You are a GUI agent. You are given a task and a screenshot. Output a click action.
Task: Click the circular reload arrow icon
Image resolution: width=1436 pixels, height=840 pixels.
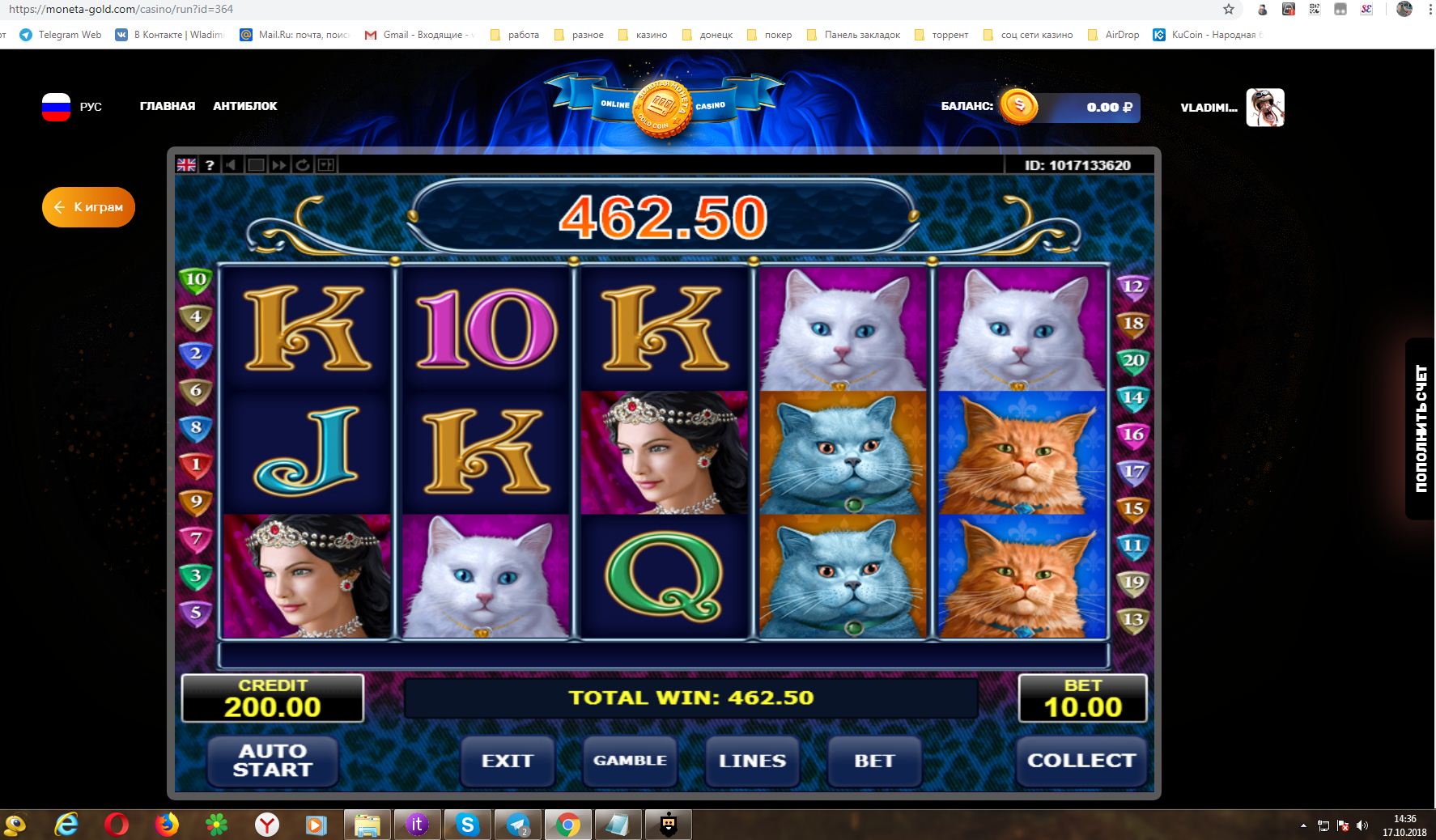click(x=303, y=165)
